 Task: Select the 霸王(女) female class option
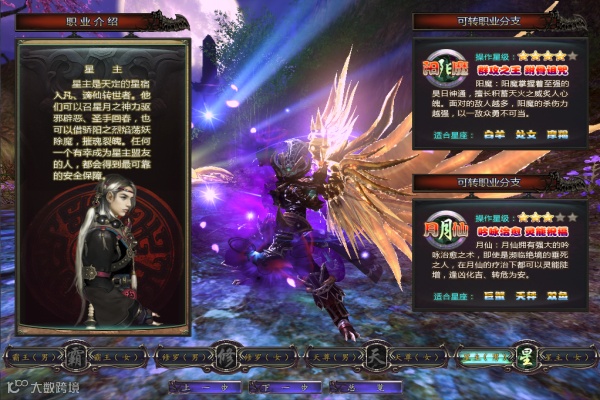pyautogui.click(x=111, y=354)
